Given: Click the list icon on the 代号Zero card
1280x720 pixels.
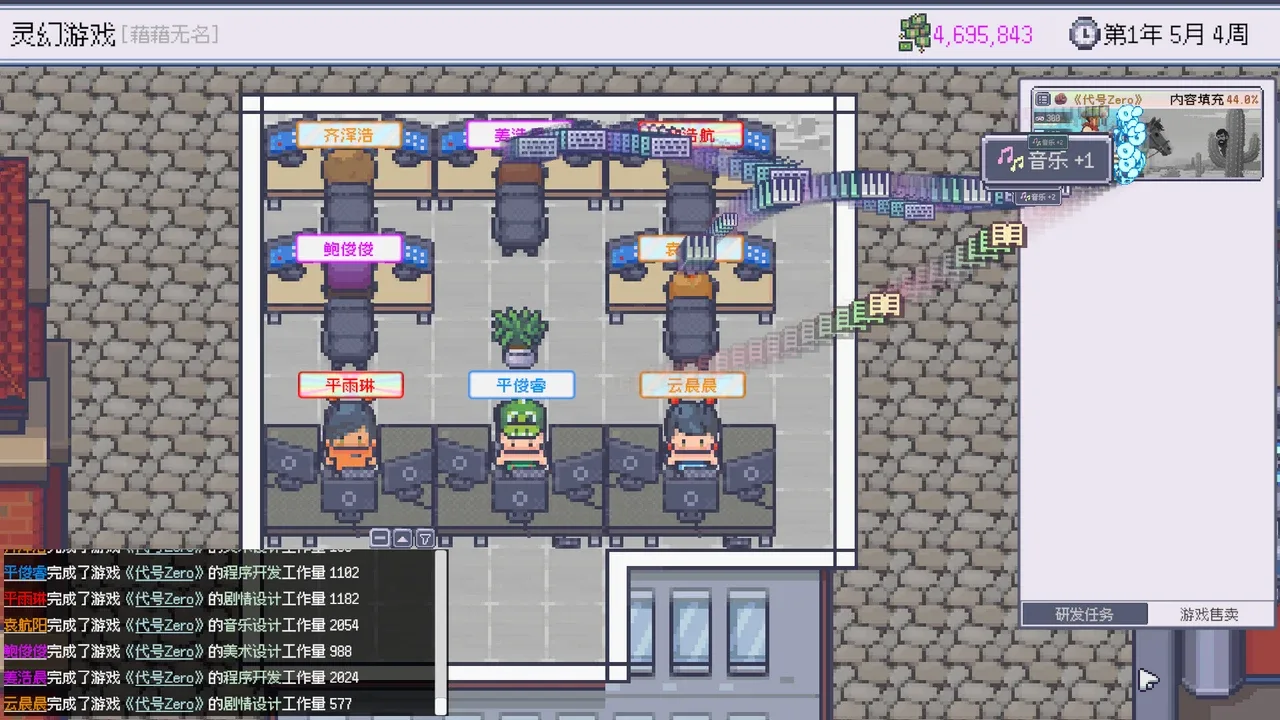Looking at the screenshot, I should (x=1043, y=99).
